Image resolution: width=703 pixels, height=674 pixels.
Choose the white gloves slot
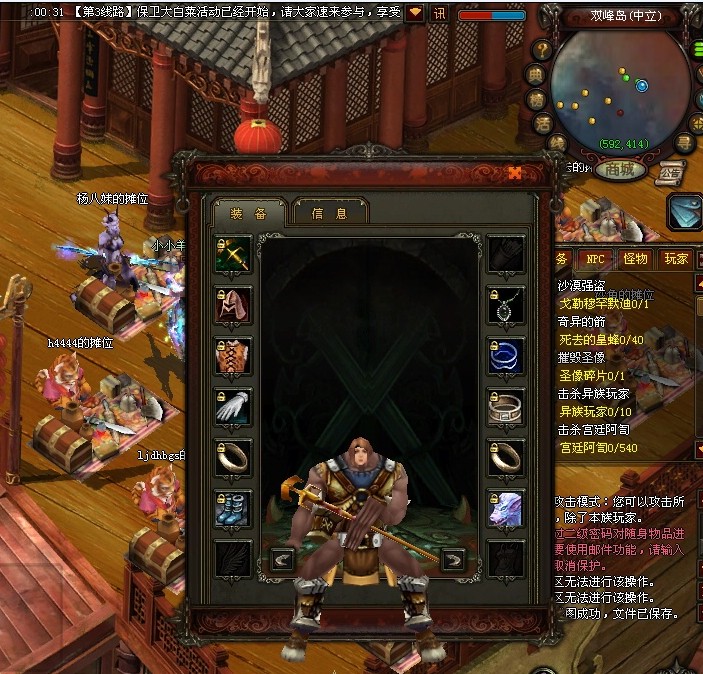click(x=234, y=407)
